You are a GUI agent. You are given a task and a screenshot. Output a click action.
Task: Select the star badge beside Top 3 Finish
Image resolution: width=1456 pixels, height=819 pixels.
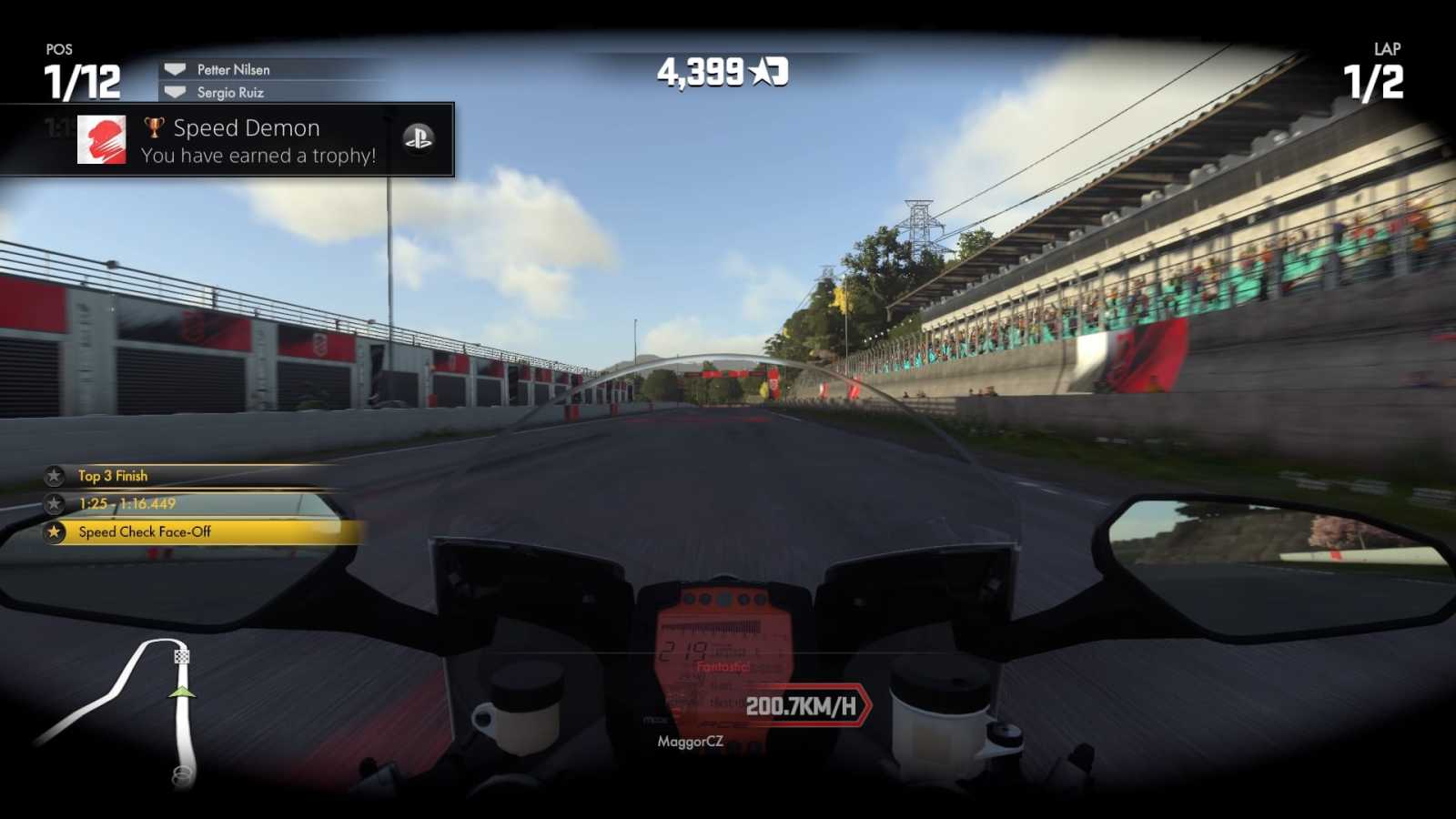tap(53, 475)
